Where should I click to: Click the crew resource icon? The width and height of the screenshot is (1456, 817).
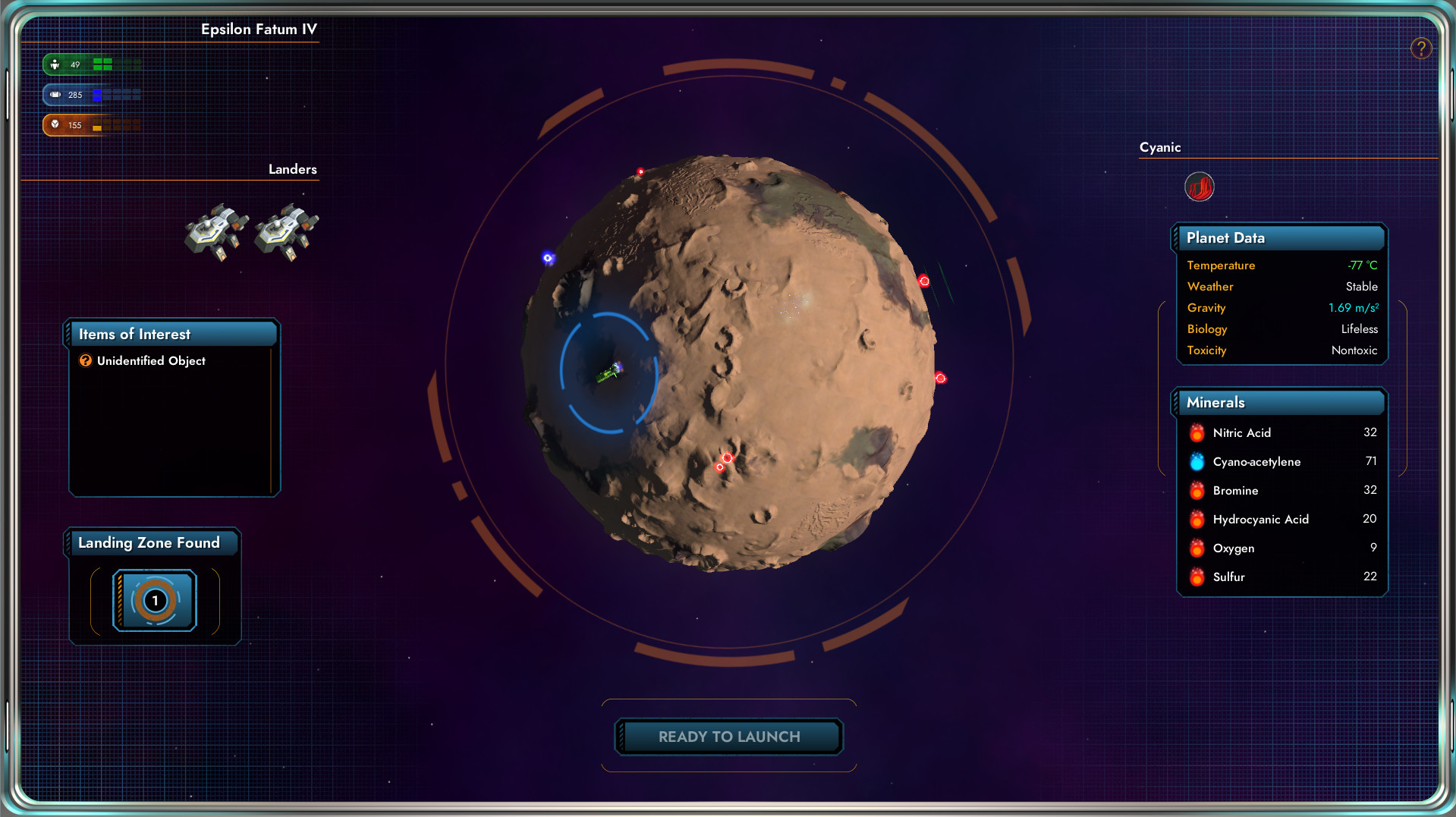(x=55, y=64)
